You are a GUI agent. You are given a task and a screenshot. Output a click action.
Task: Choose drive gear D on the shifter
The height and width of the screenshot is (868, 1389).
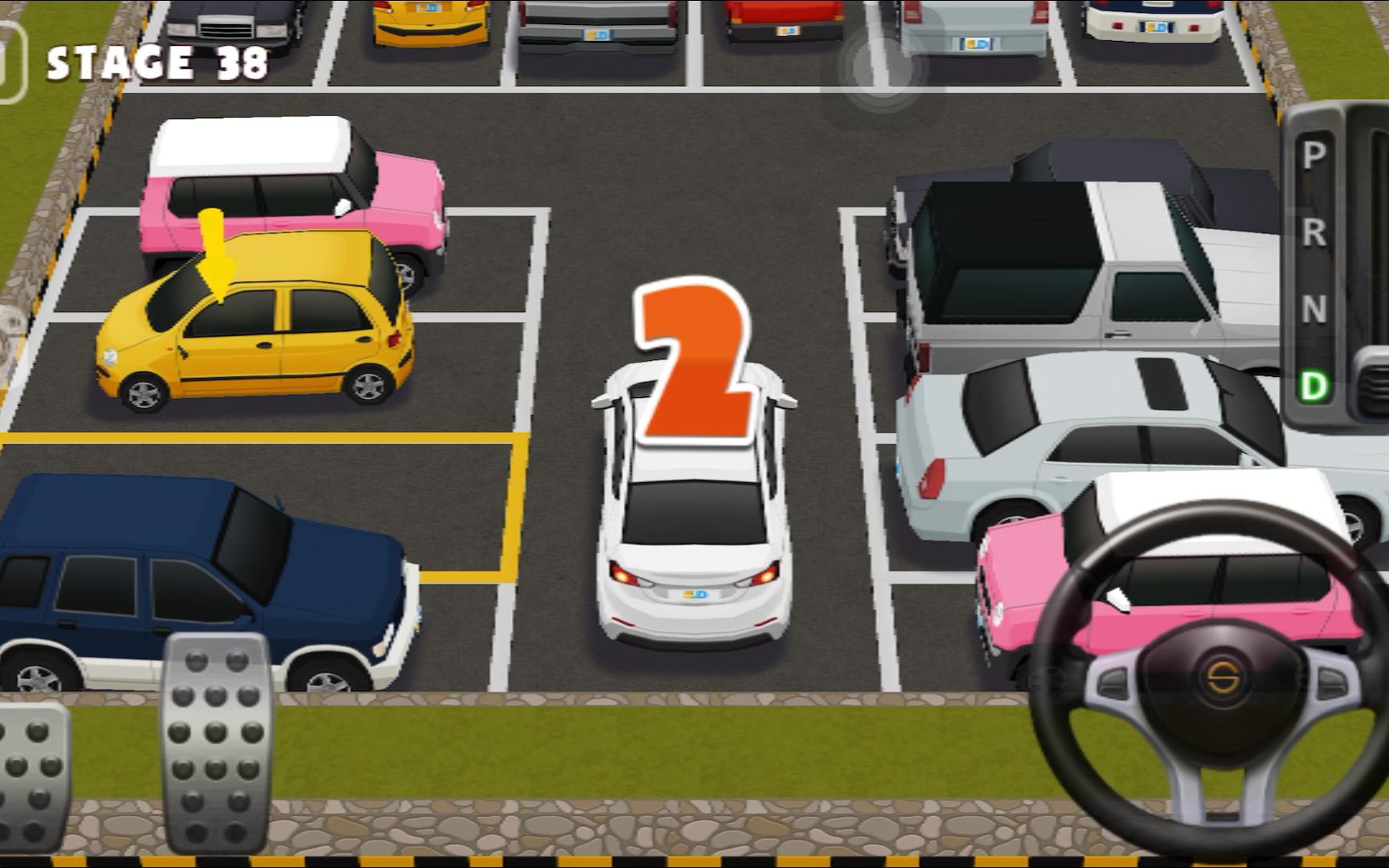[1313, 387]
